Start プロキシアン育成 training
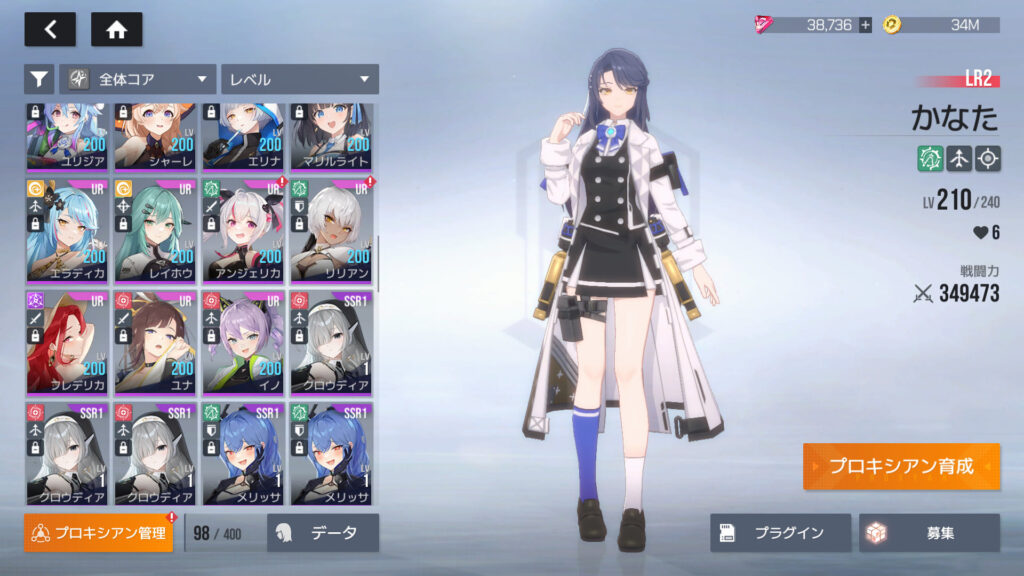This screenshot has height=576, width=1024. (901, 467)
